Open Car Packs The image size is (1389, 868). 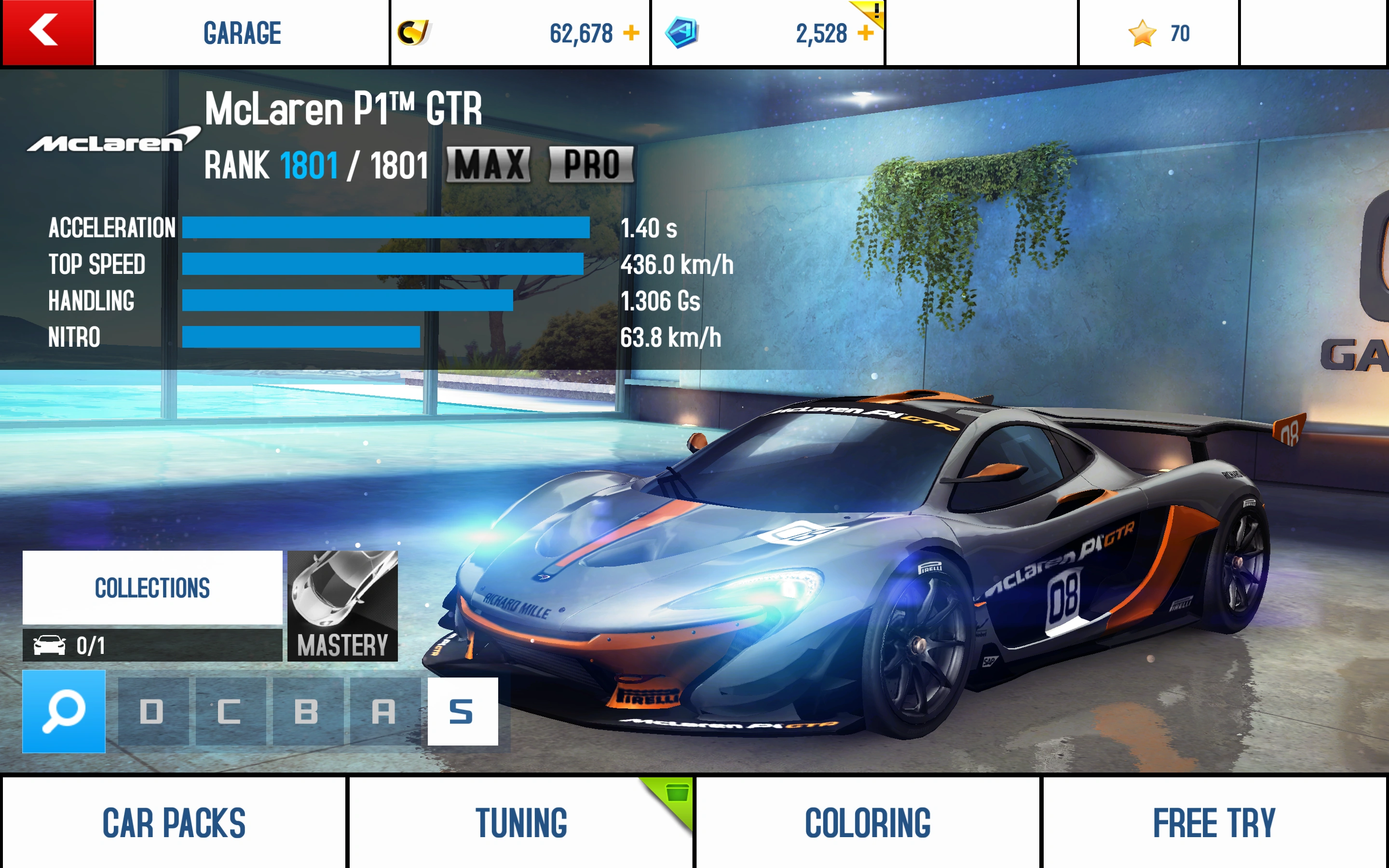[x=174, y=823]
